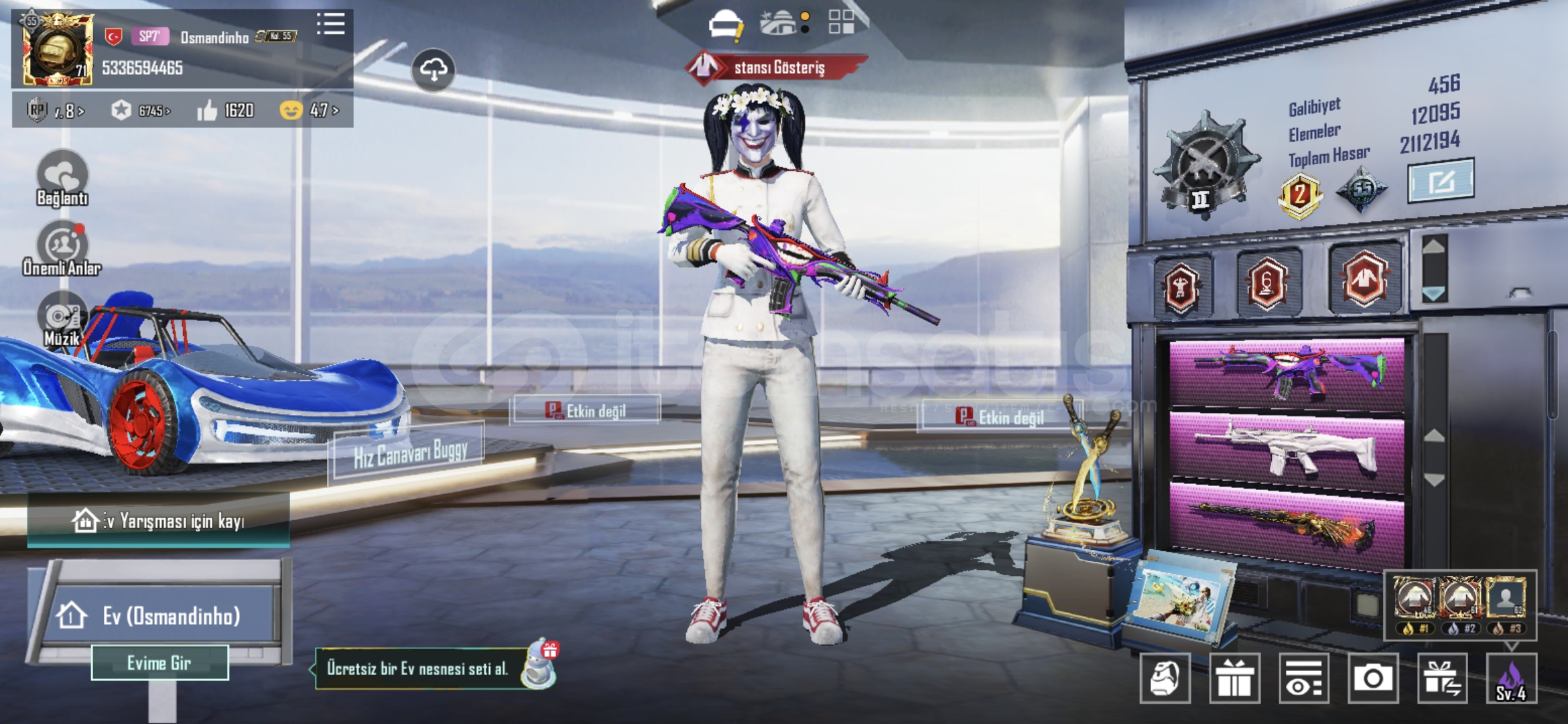Open the grid layout icon at the top

tap(841, 22)
